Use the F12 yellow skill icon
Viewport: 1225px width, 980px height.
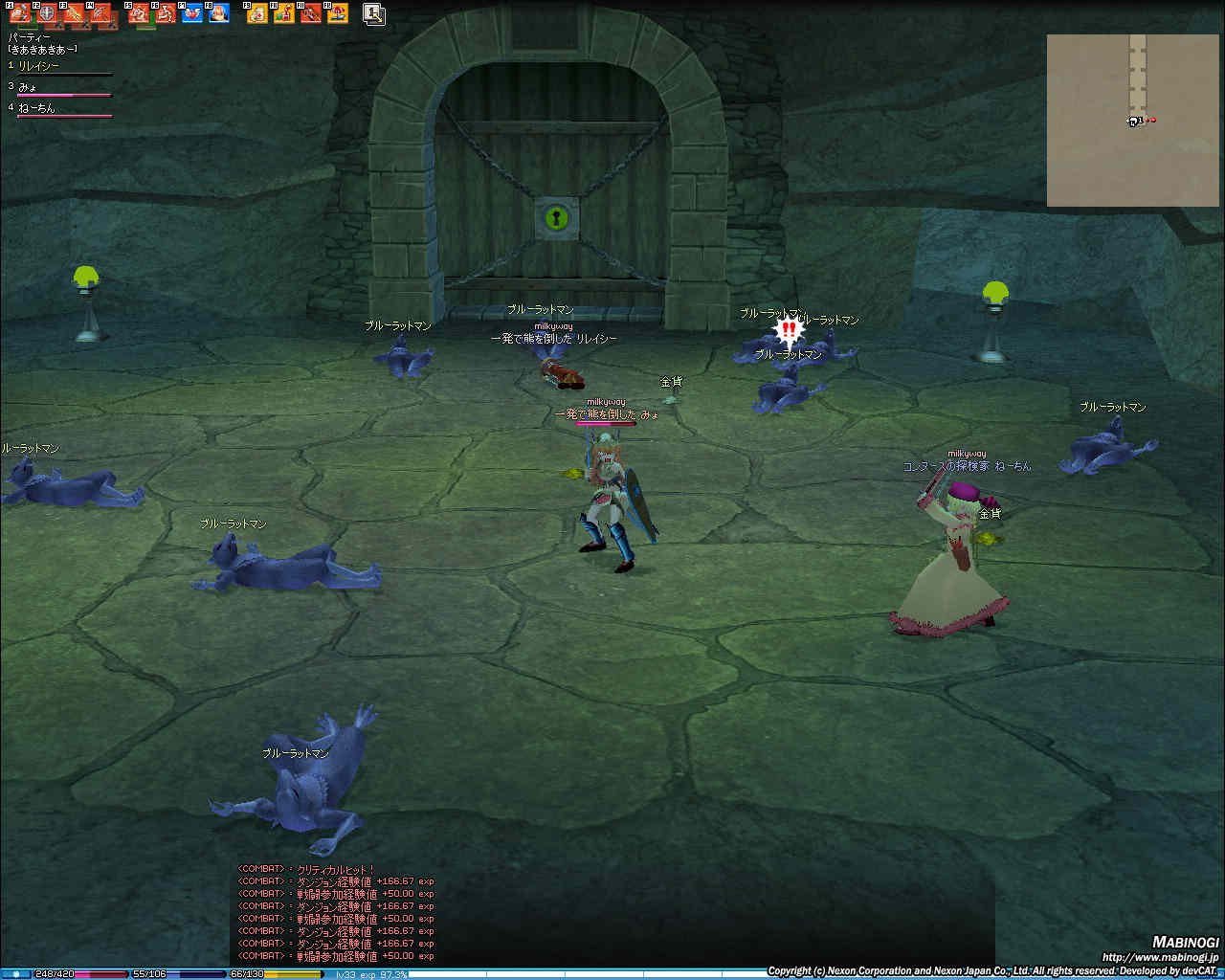pyautogui.click(x=337, y=13)
